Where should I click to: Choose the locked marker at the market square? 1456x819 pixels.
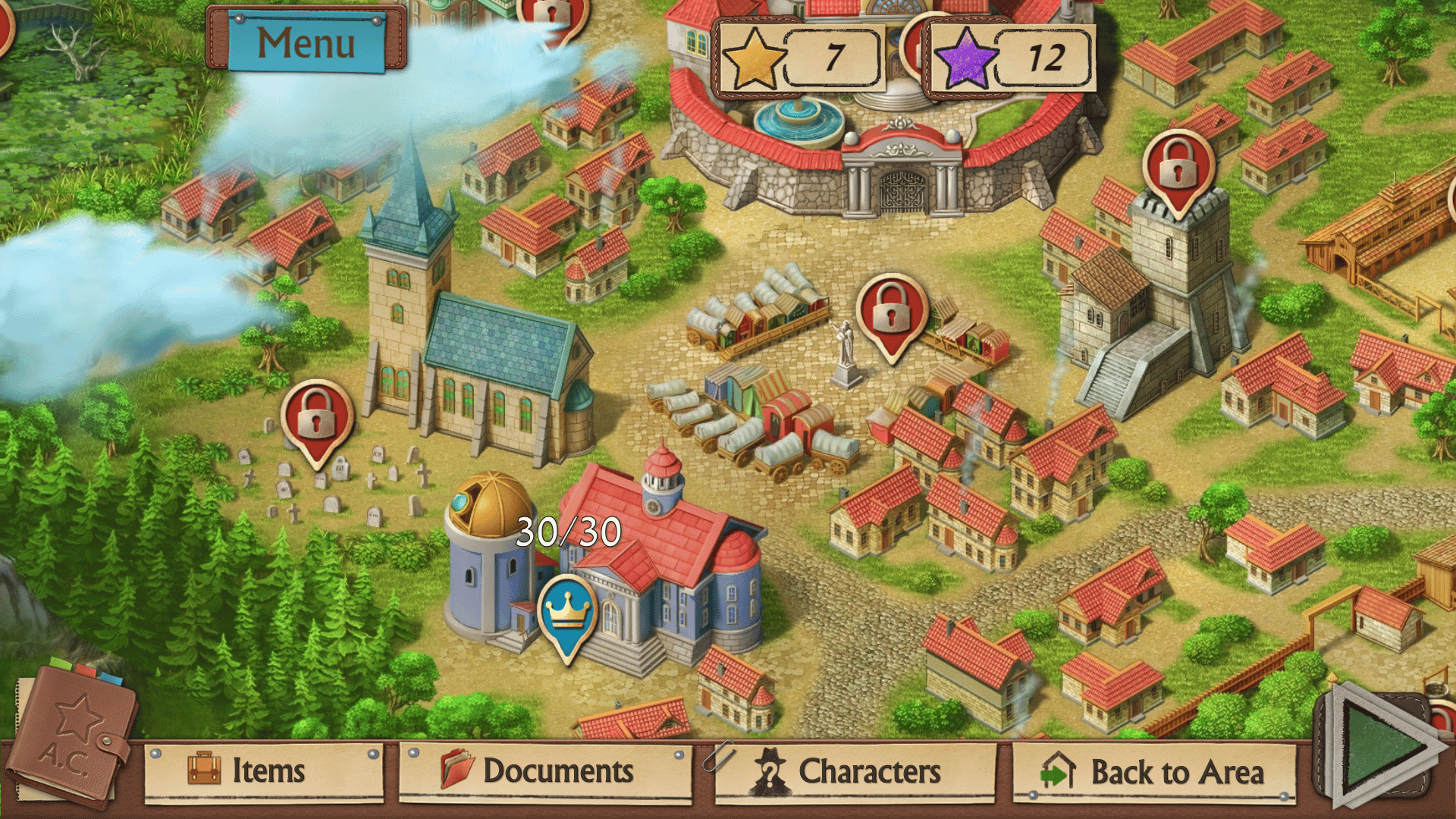click(x=893, y=311)
